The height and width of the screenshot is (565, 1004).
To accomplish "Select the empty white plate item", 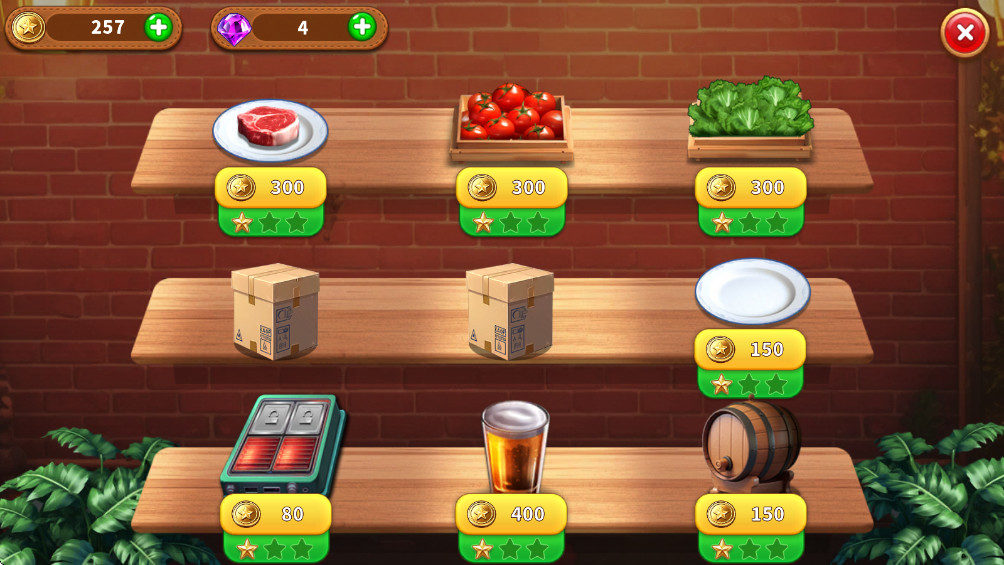I will point(752,291).
